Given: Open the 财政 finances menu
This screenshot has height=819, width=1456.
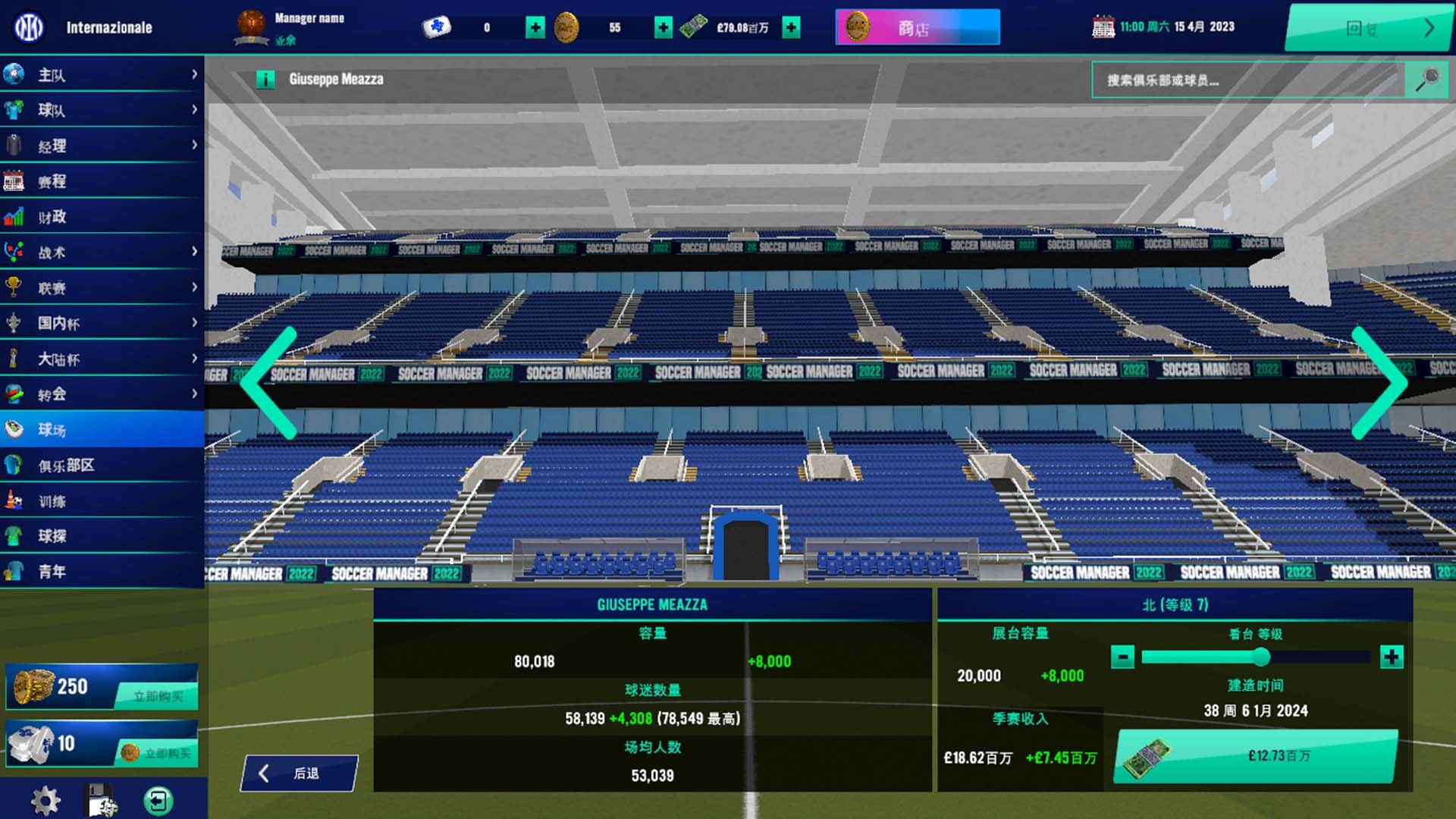Looking at the screenshot, I should click(x=102, y=217).
